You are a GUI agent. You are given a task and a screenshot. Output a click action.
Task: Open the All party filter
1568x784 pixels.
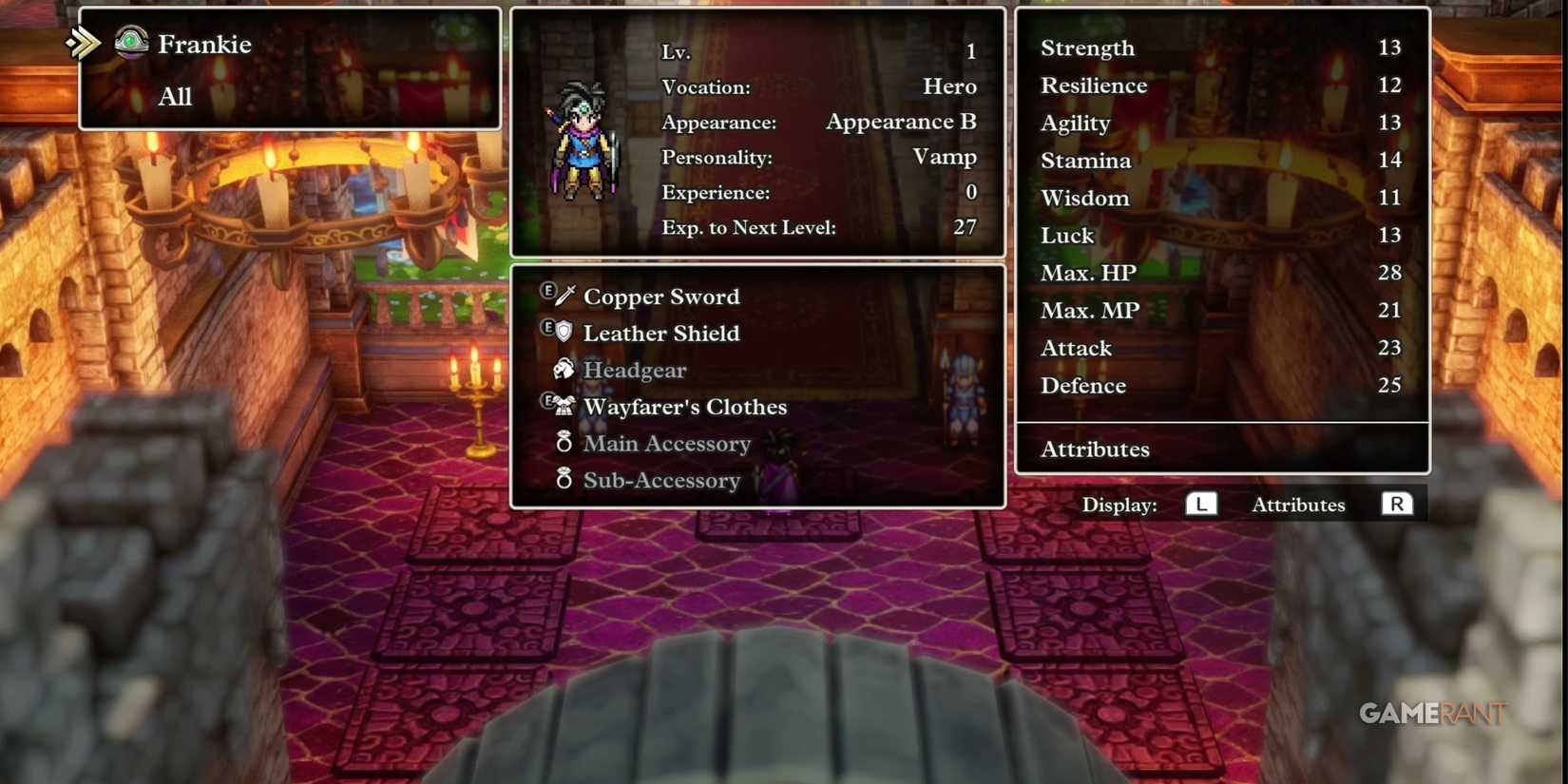(175, 96)
